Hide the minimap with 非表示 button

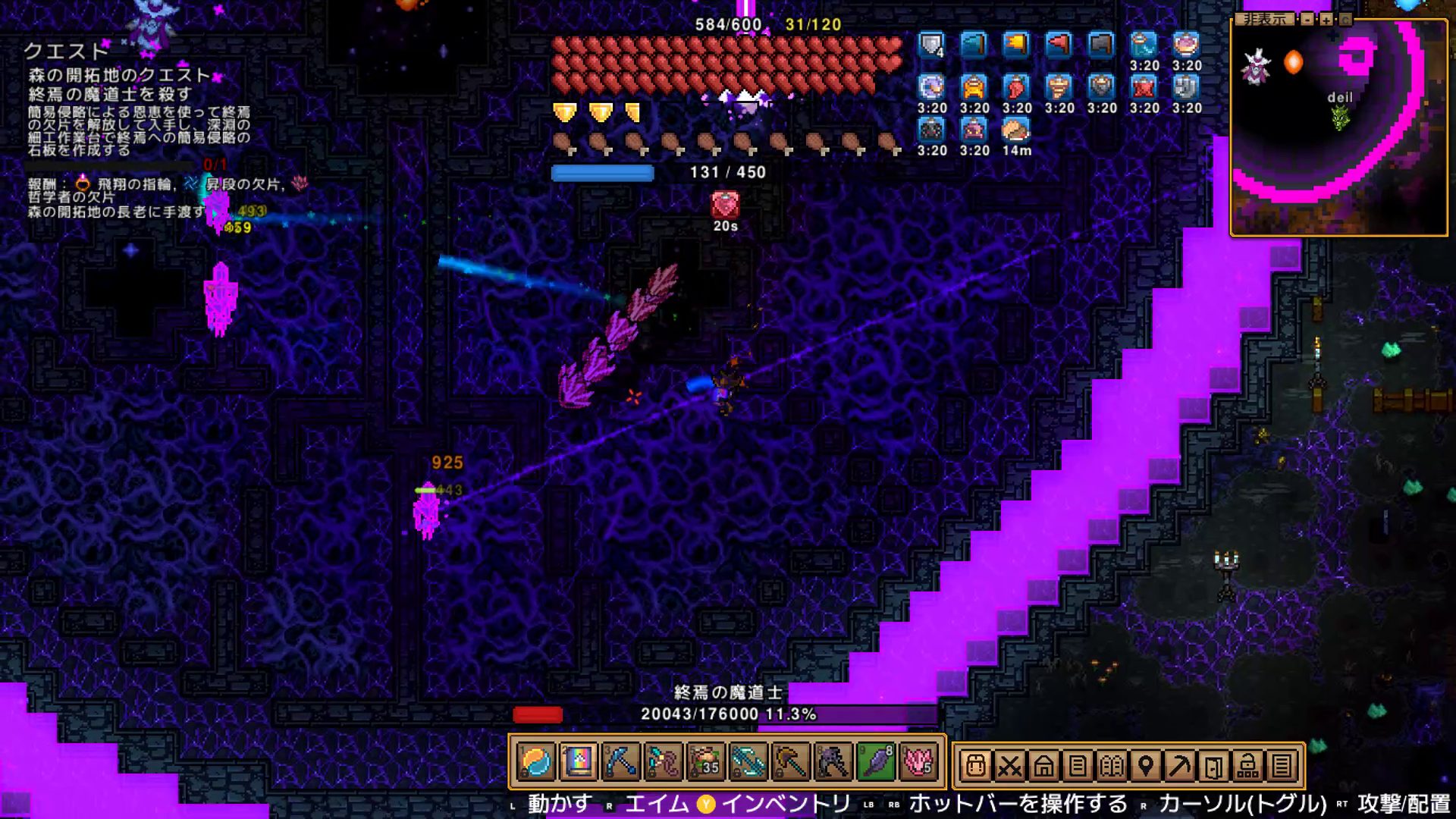pyautogui.click(x=1266, y=19)
